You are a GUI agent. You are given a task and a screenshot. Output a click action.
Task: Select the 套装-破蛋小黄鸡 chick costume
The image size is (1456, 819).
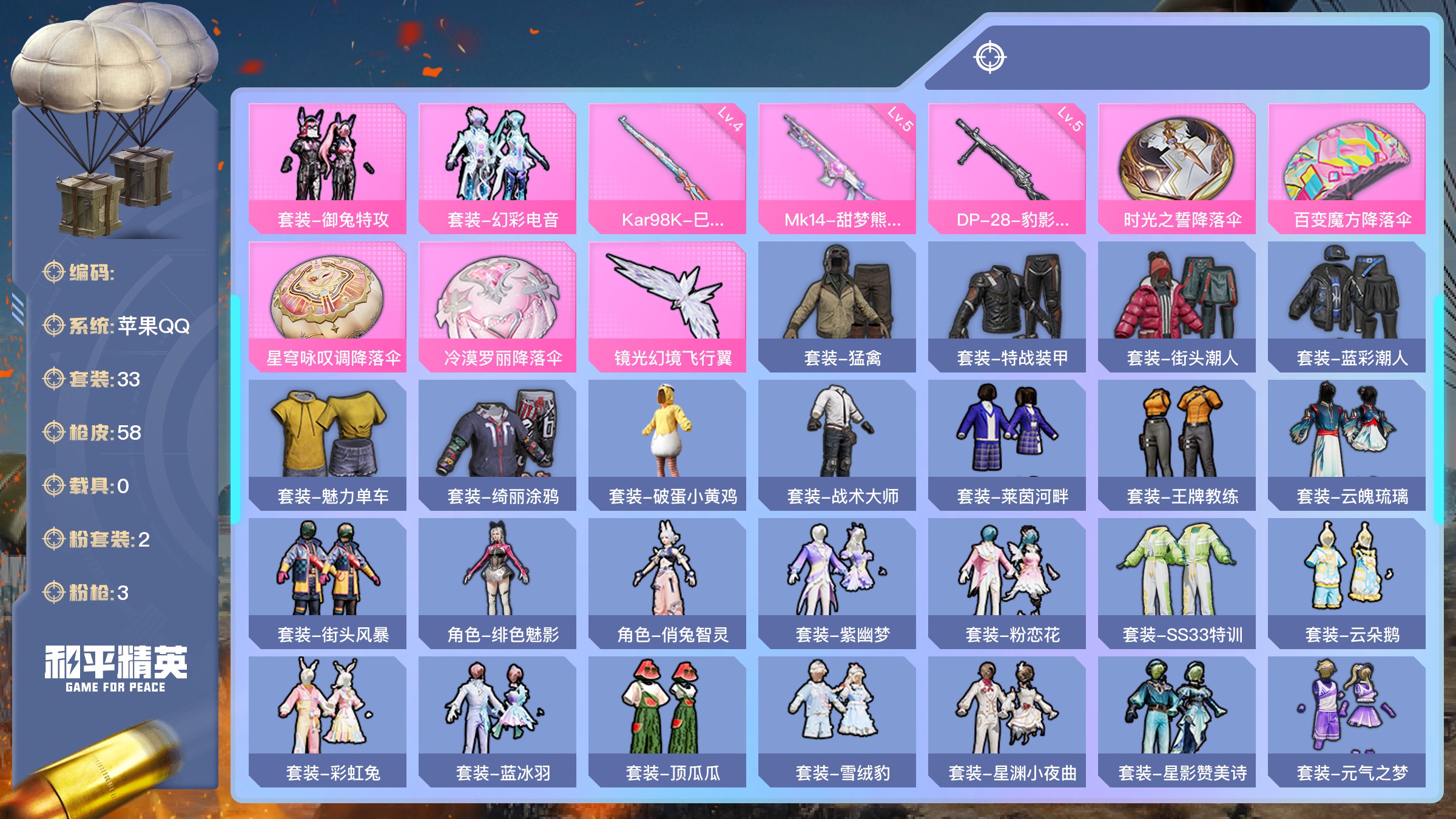coord(667,445)
